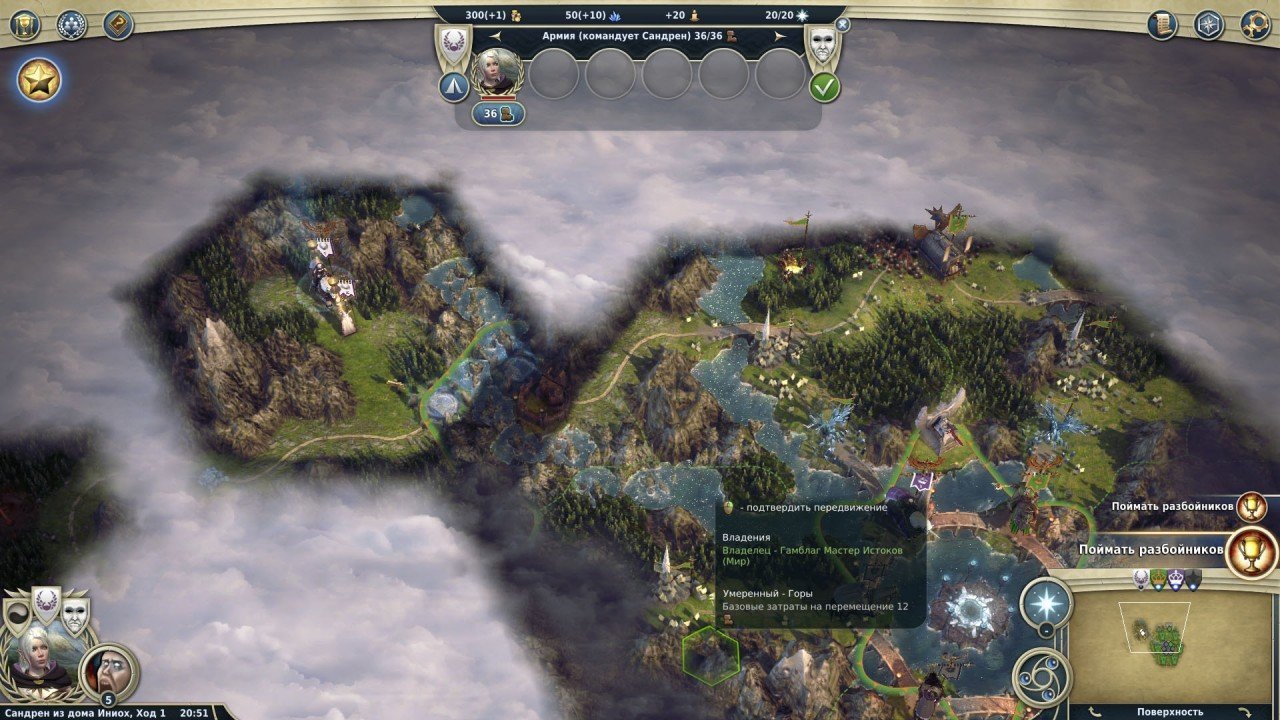
Task: Open the tome icon at top-right
Action: tap(1162, 25)
